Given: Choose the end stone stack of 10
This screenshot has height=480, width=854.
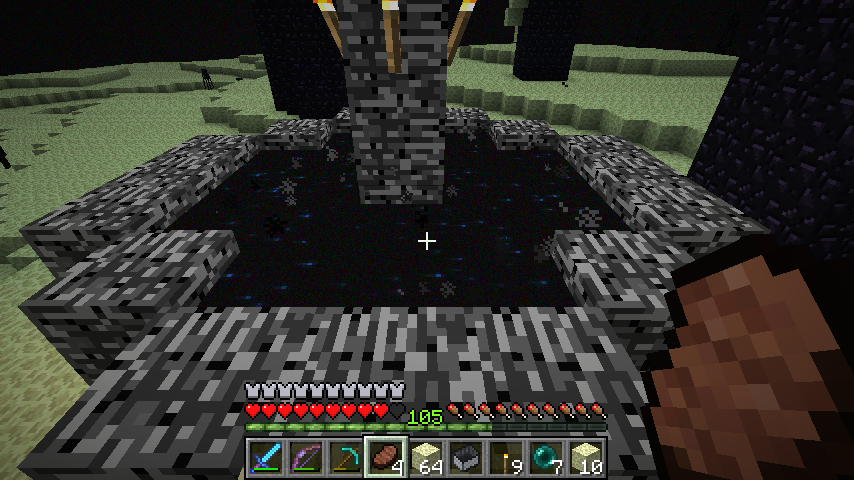Looking at the screenshot, I should [x=585, y=458].
